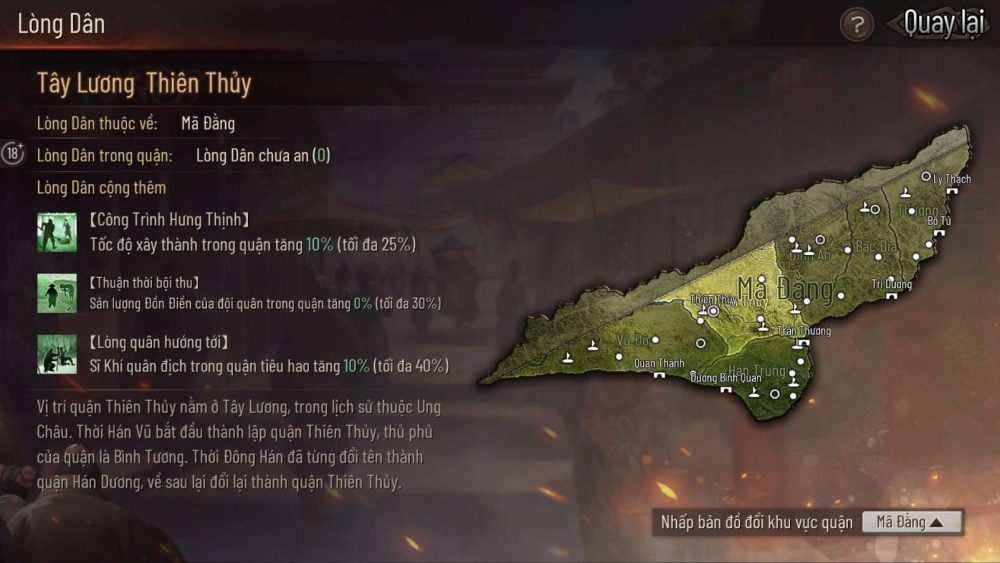
Task: Tap the 18+ age rating badge
Action: (13, 153)
